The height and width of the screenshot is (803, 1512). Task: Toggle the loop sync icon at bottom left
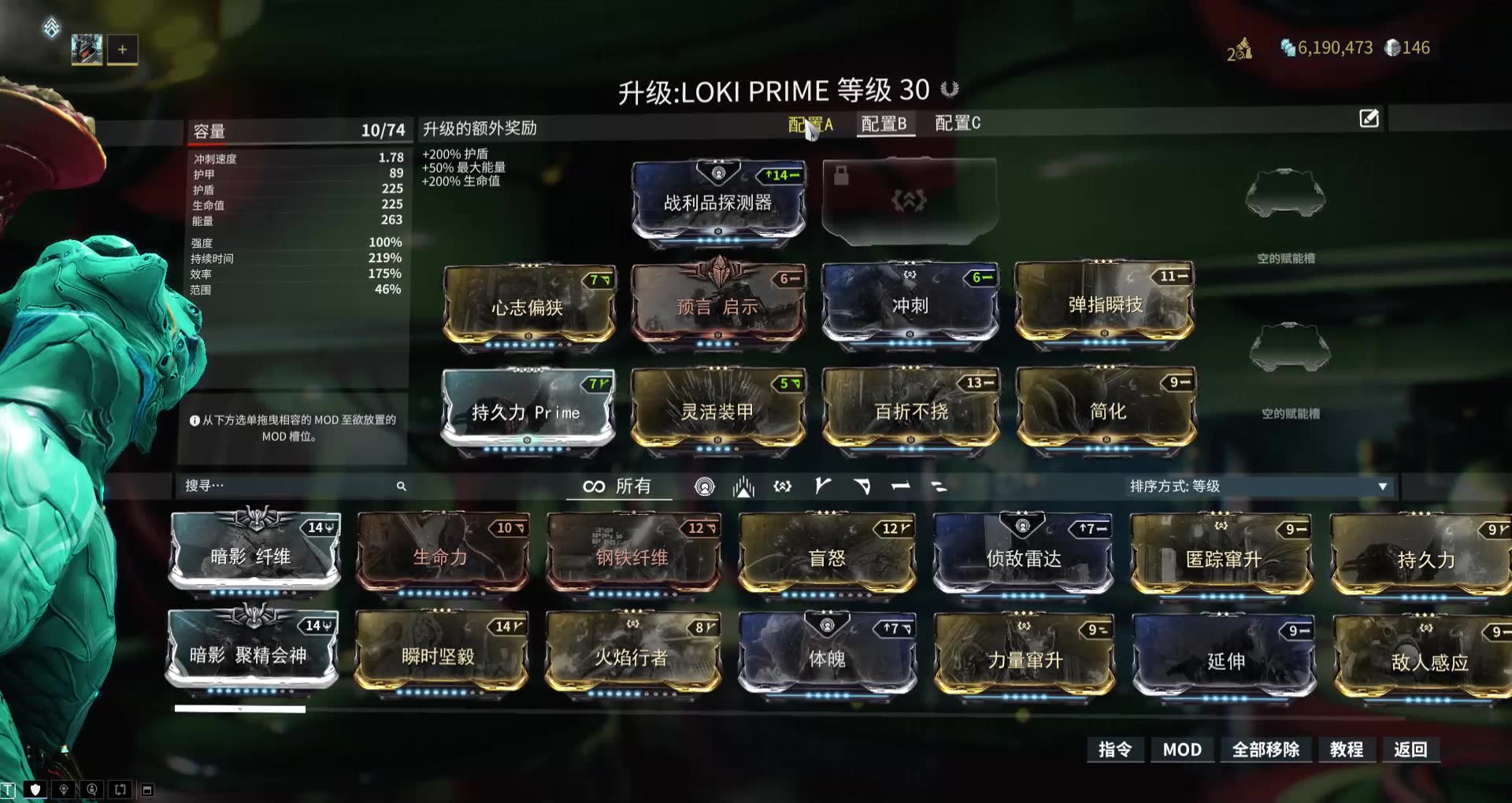(x=120, y=788)
